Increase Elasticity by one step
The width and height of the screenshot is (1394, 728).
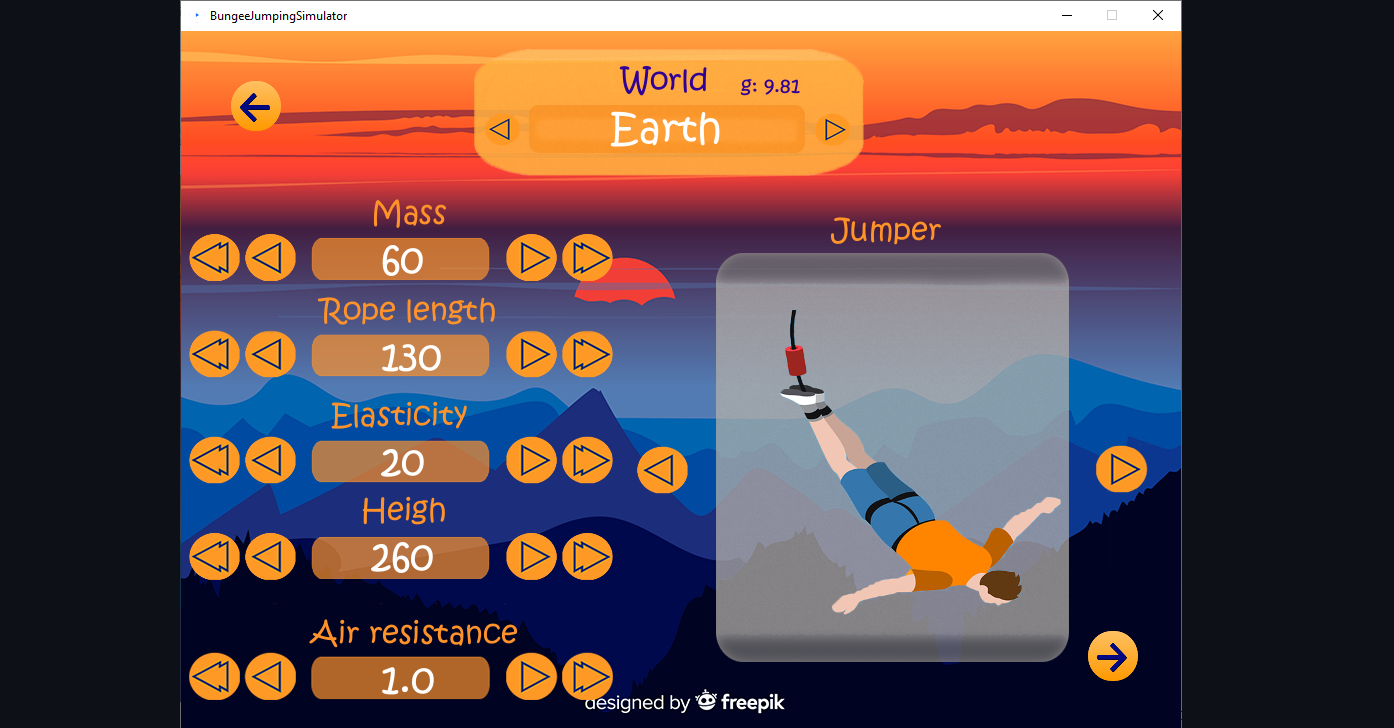531,460
